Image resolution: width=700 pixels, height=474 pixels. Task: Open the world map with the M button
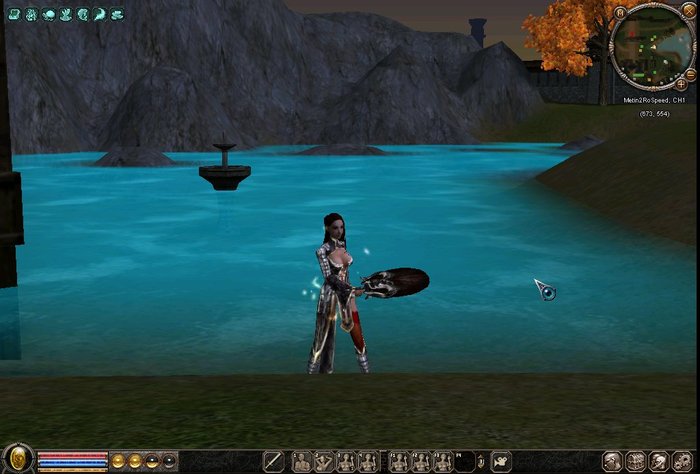tap(621, 12)
